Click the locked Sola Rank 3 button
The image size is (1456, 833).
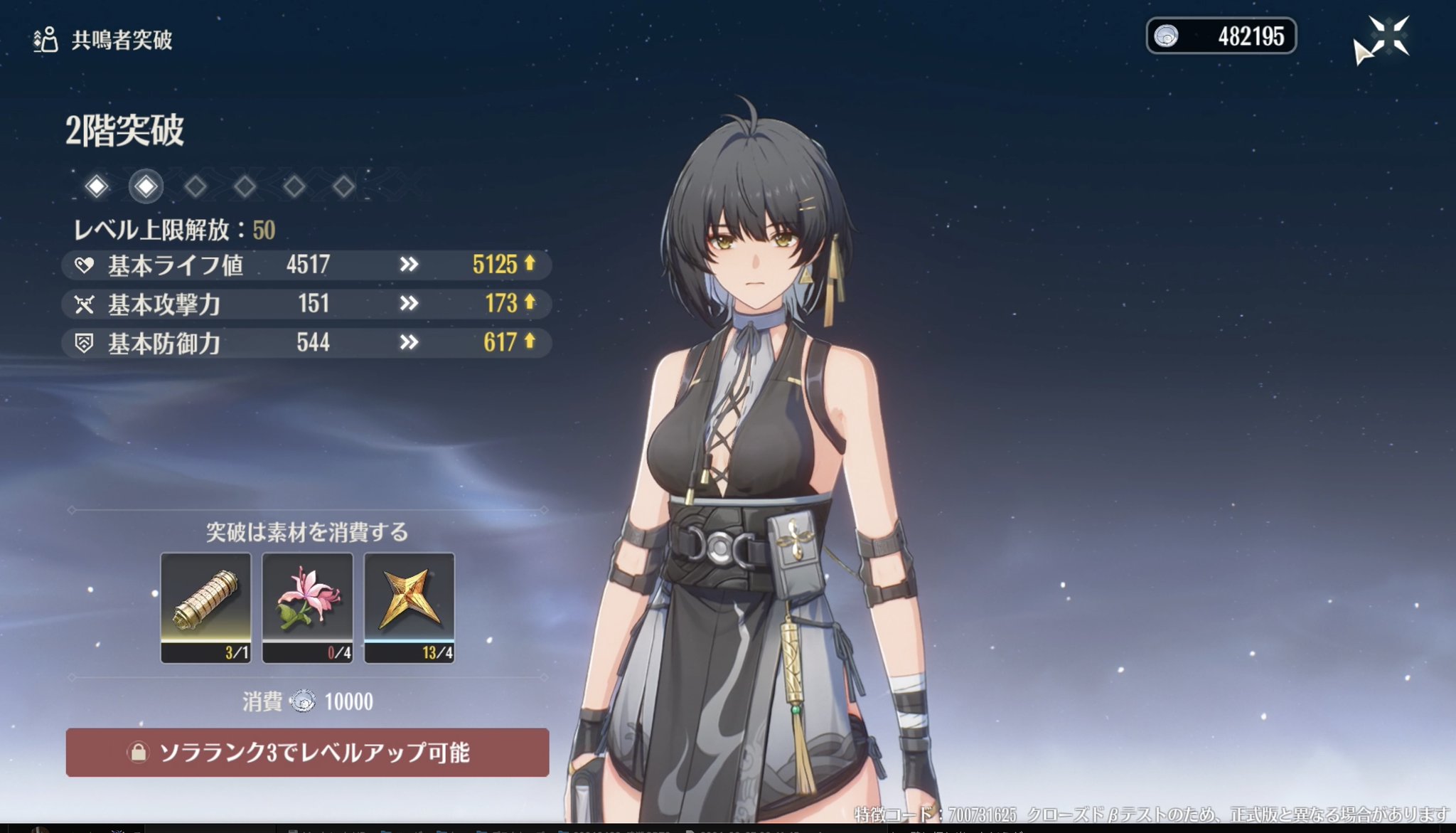307,752
